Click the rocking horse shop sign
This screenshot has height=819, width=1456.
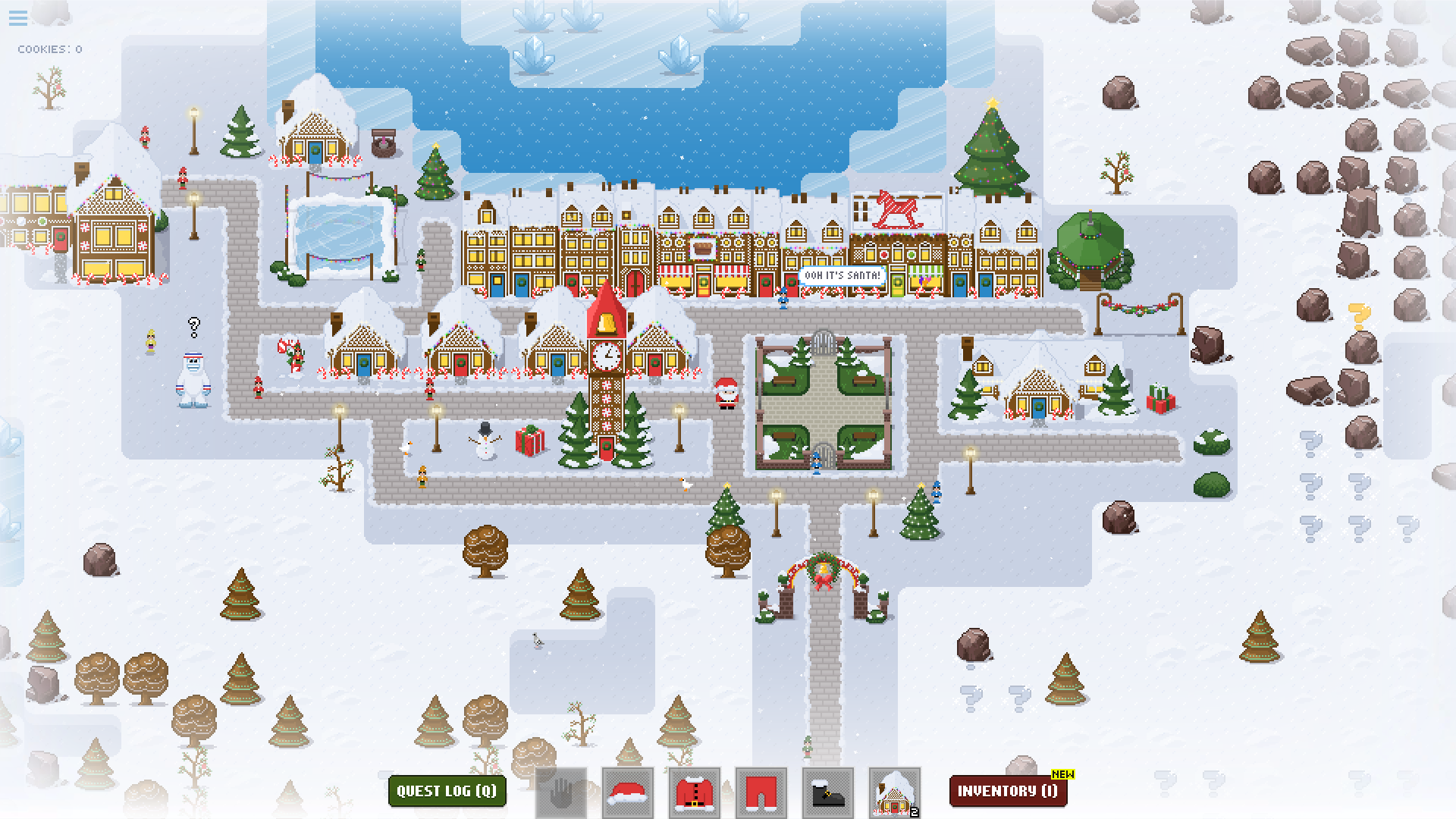click(x=896, y=211)
